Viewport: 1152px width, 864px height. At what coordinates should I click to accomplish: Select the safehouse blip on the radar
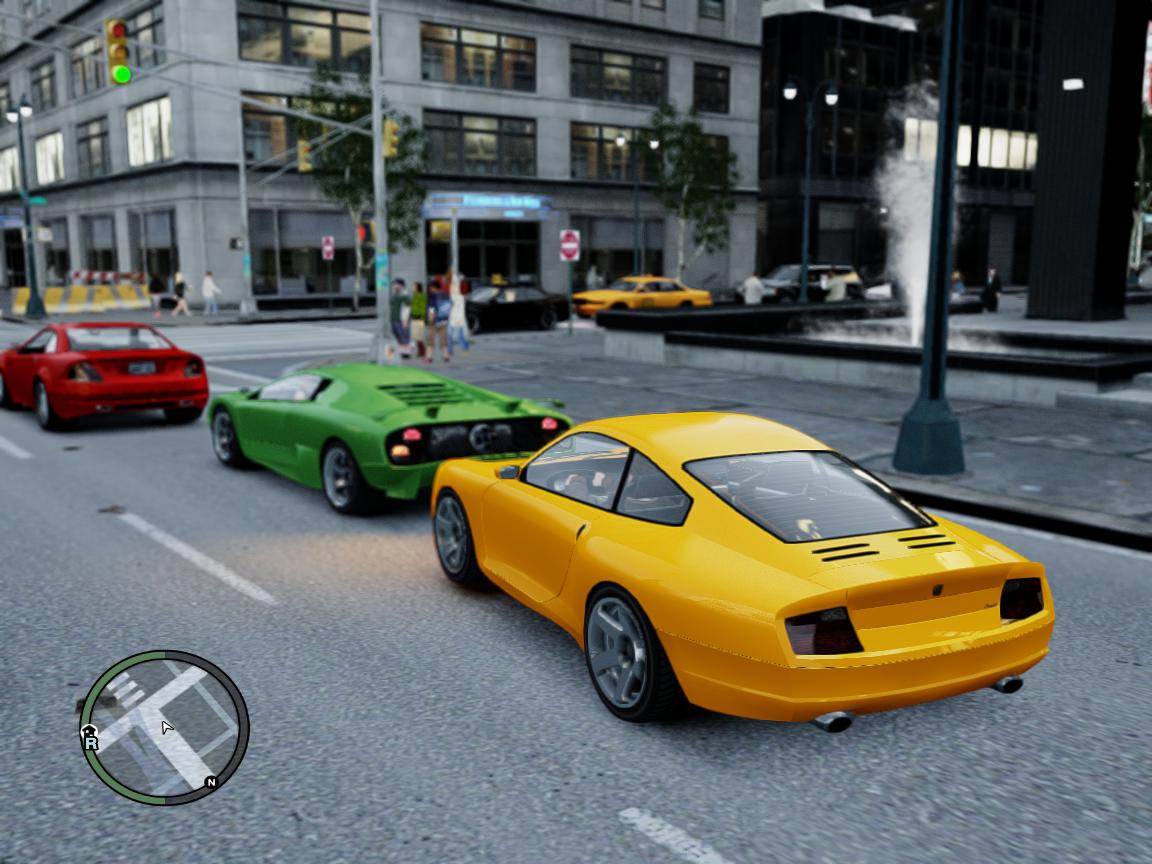click(87, 731)
